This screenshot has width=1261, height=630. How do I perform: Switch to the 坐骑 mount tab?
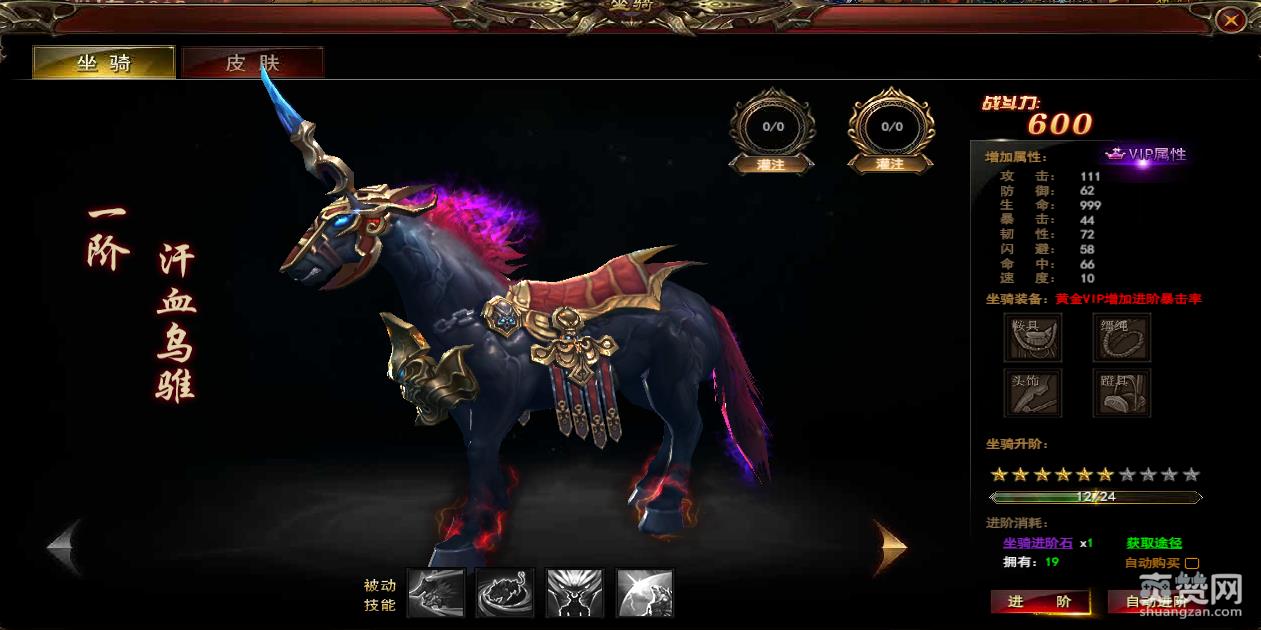(104, 63)
